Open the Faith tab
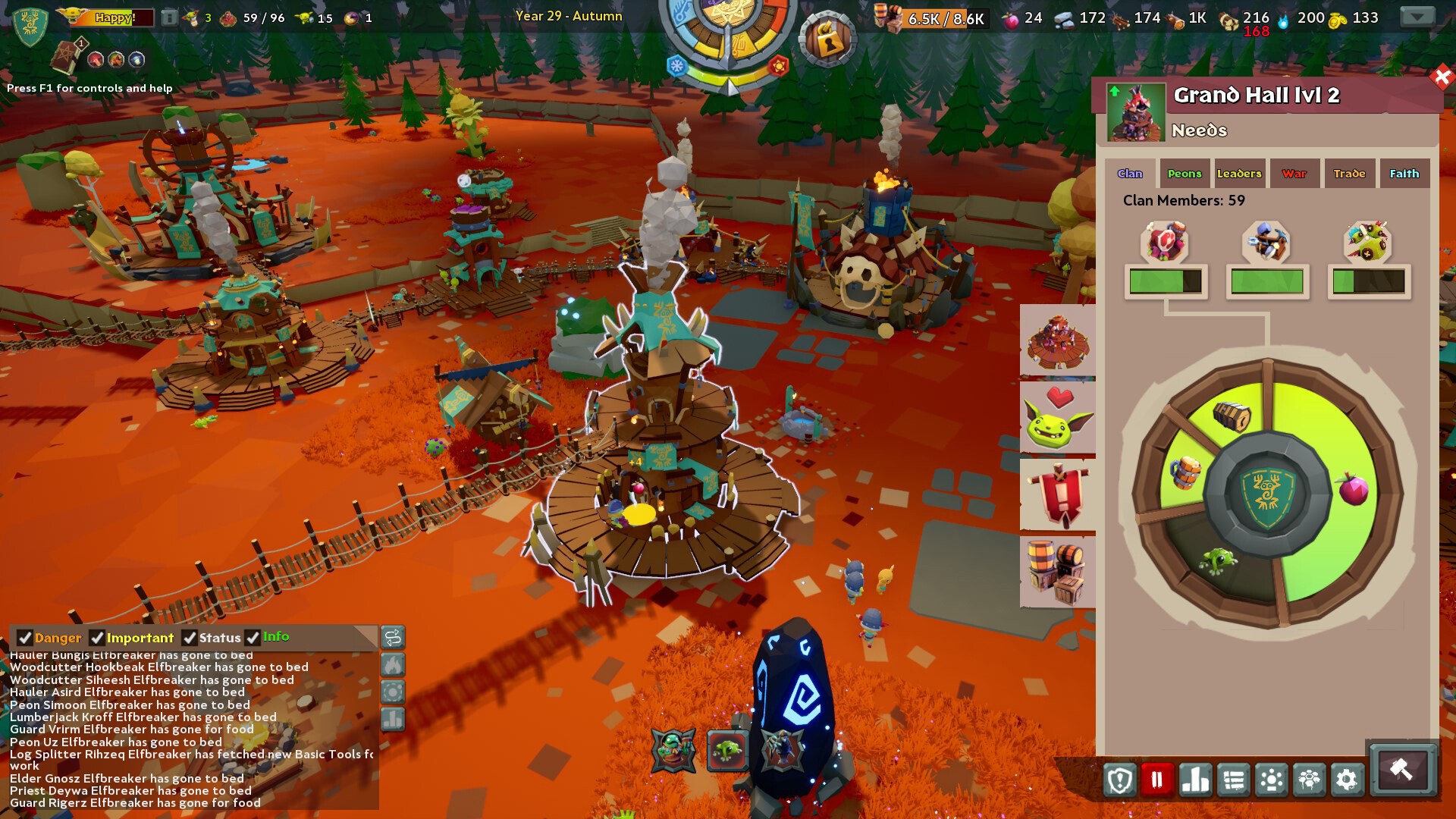1456x819 pixels. pos(1404,173)
